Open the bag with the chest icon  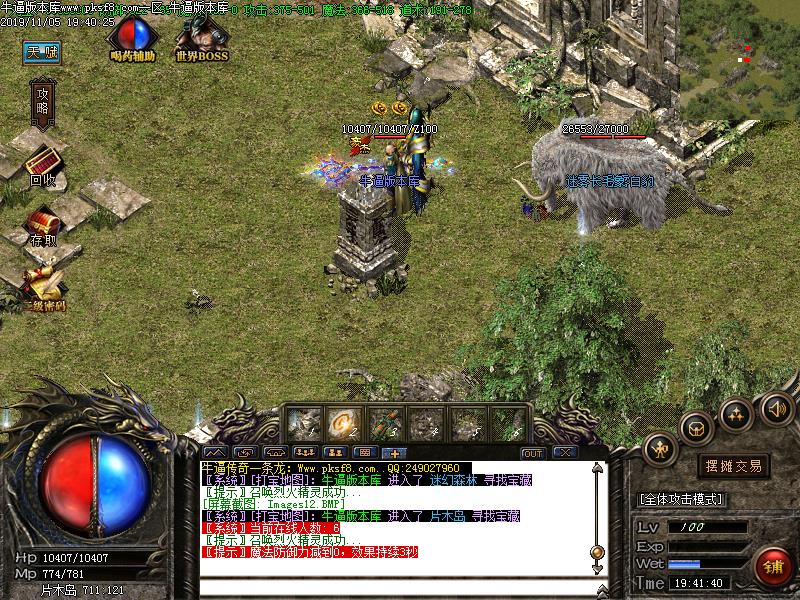696,427
